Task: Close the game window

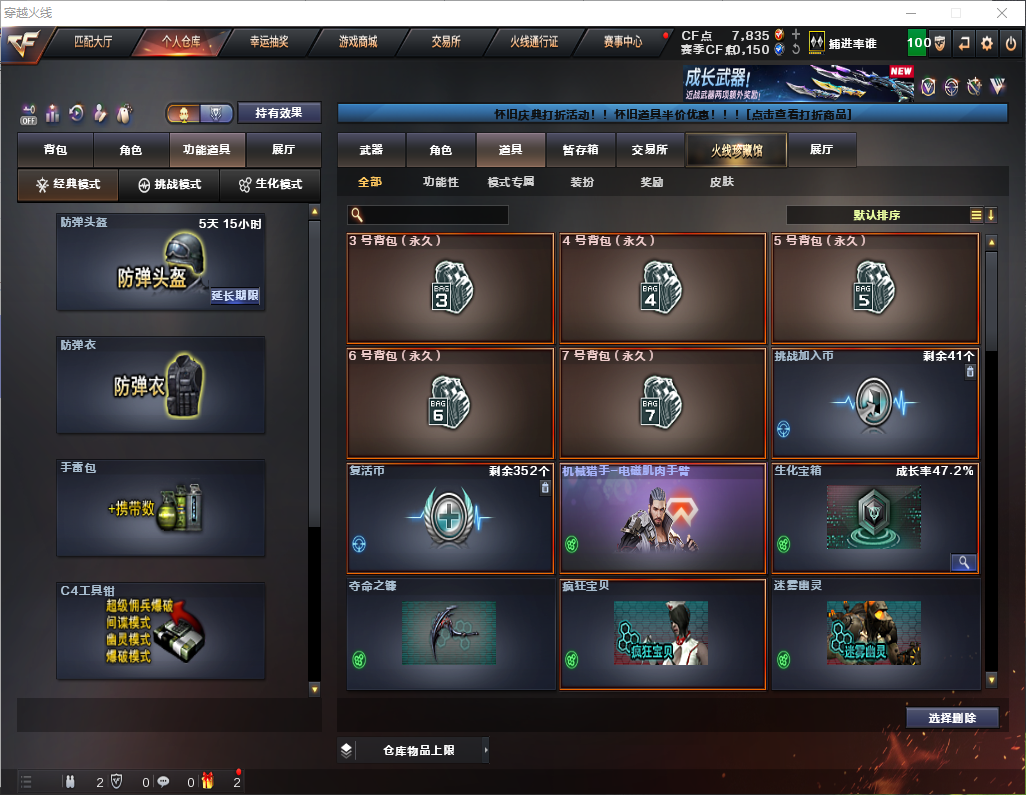Action: (1003, 13)
